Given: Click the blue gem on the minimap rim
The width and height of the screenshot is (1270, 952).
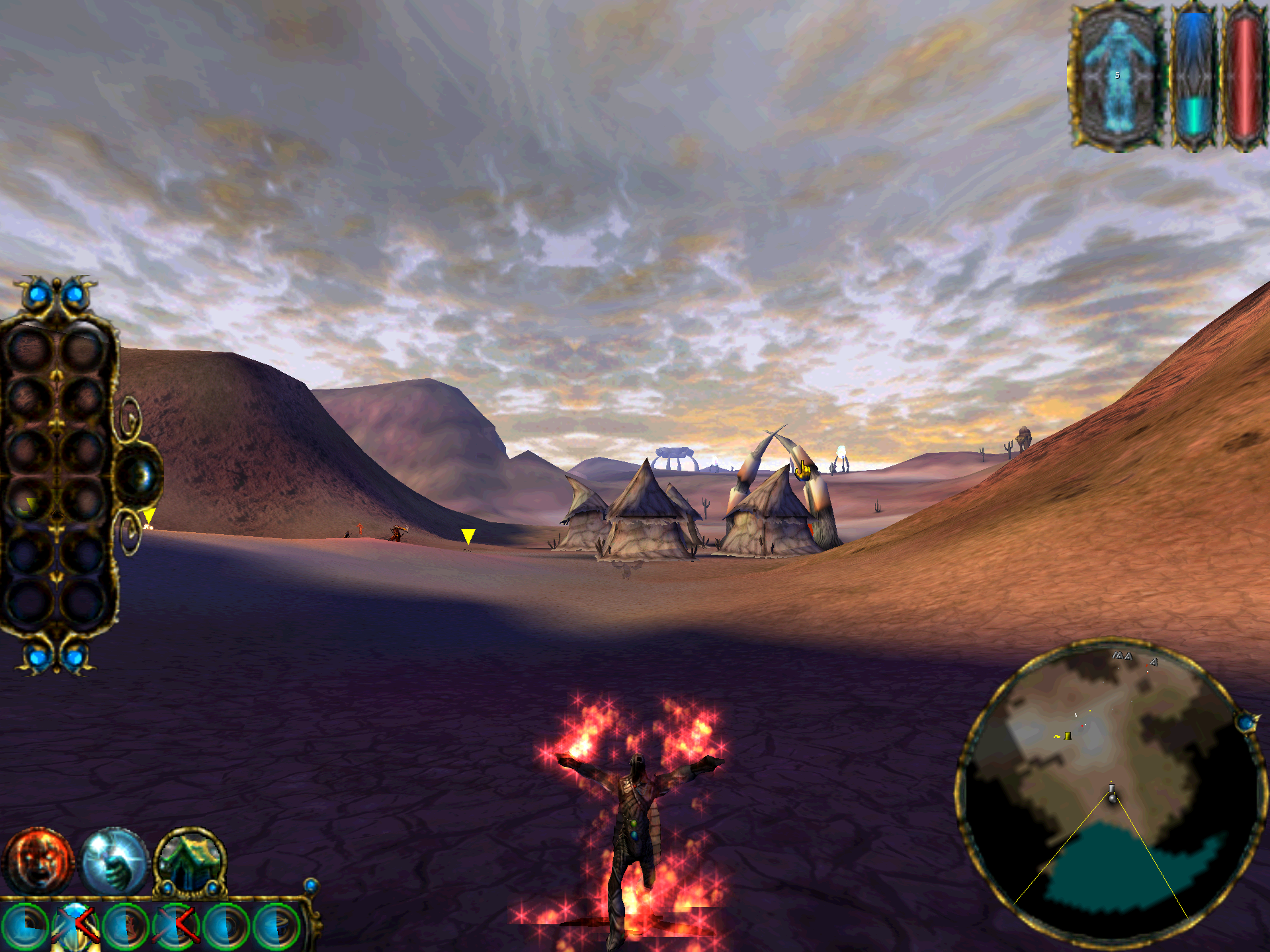Looking at the screenshot, I should (x=1247, y=722).
